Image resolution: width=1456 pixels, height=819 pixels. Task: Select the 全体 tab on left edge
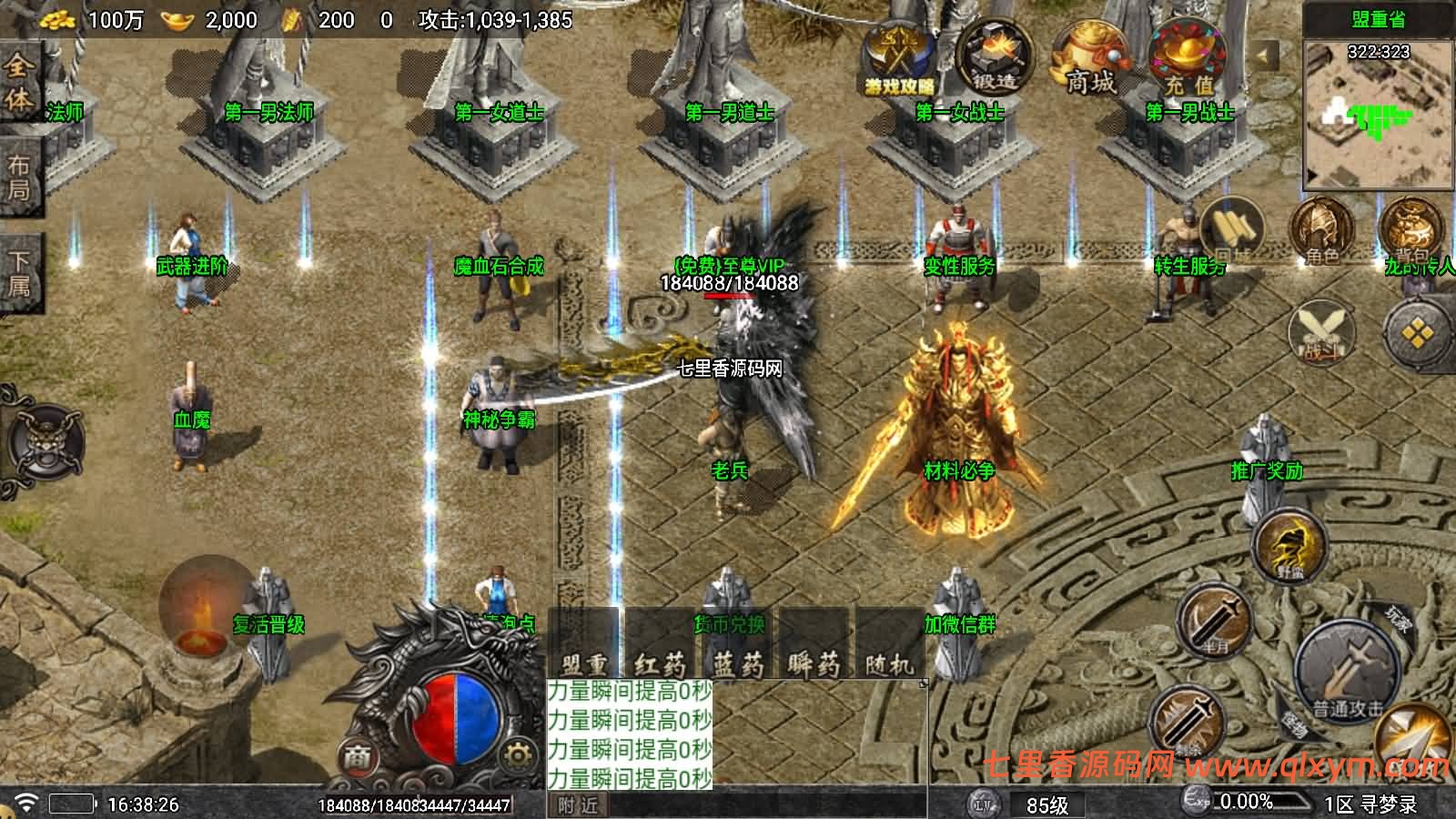[19, 82]
